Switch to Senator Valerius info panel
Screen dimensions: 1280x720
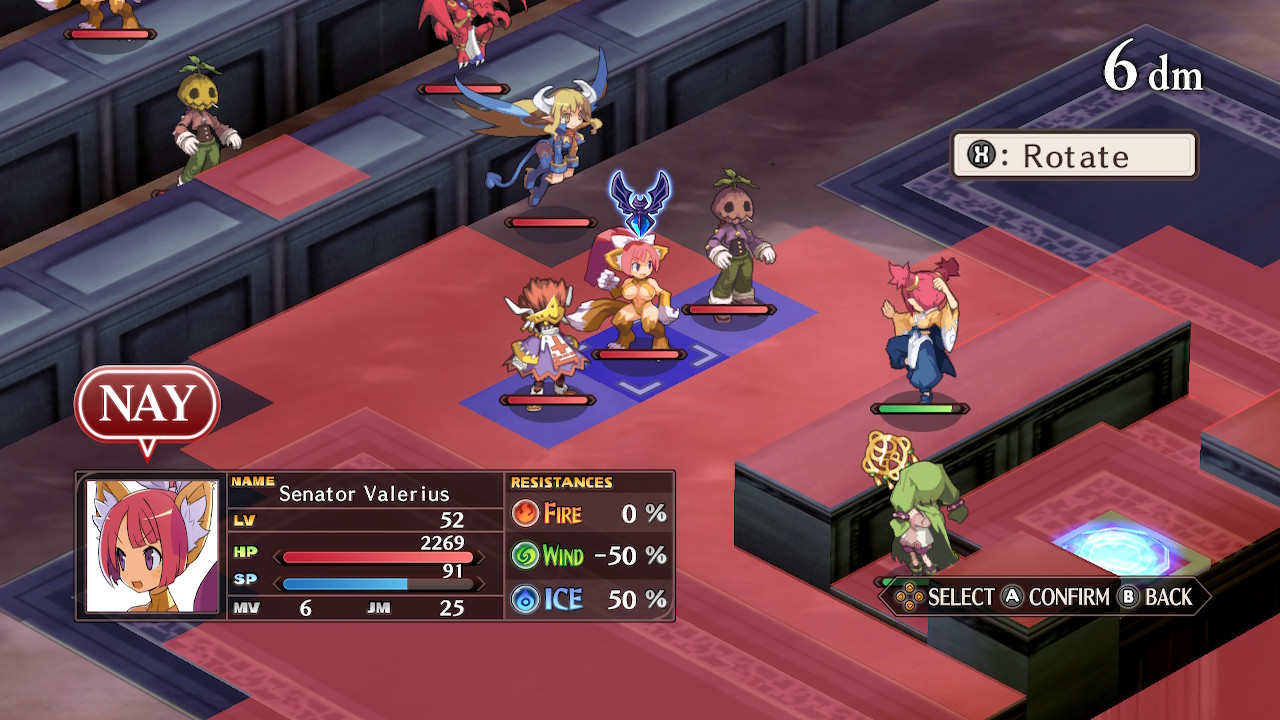point(375,545)
